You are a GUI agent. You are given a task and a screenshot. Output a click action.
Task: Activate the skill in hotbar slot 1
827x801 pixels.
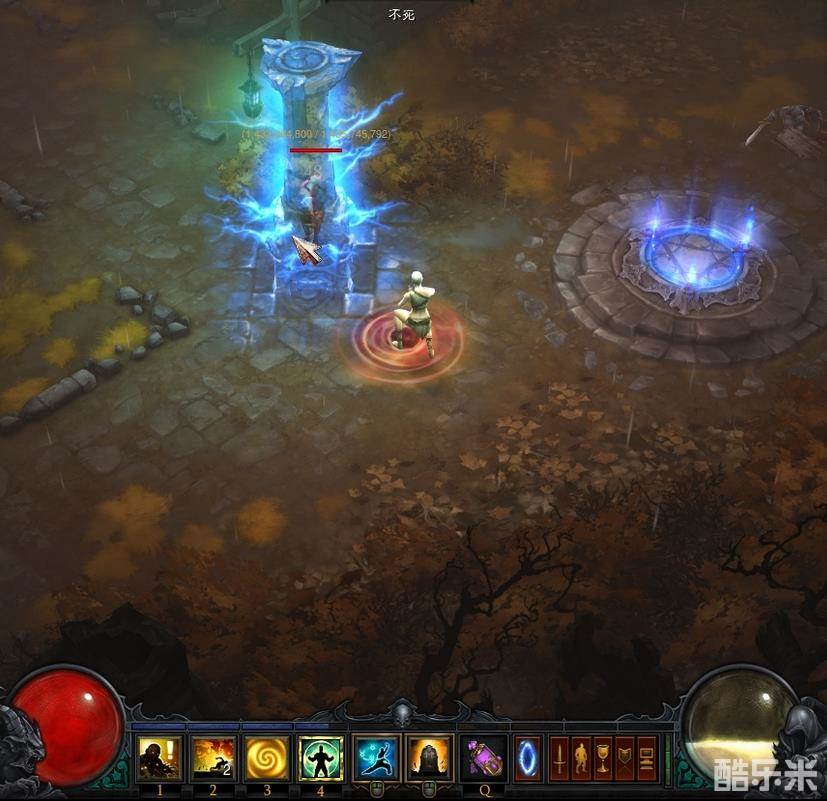[x=160, y=757]
